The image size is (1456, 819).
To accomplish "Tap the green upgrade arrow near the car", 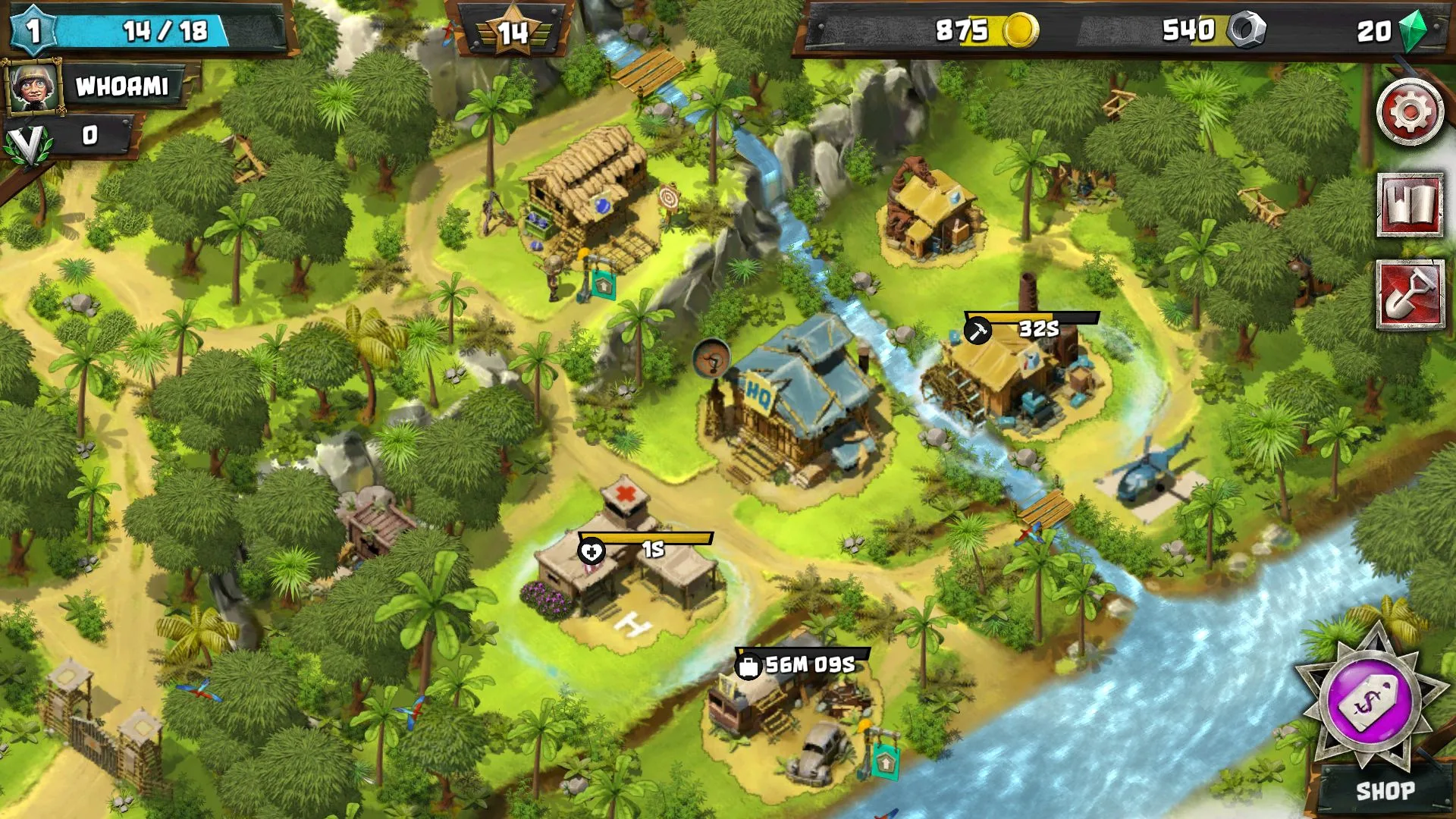I will click(x=884, y=758).
